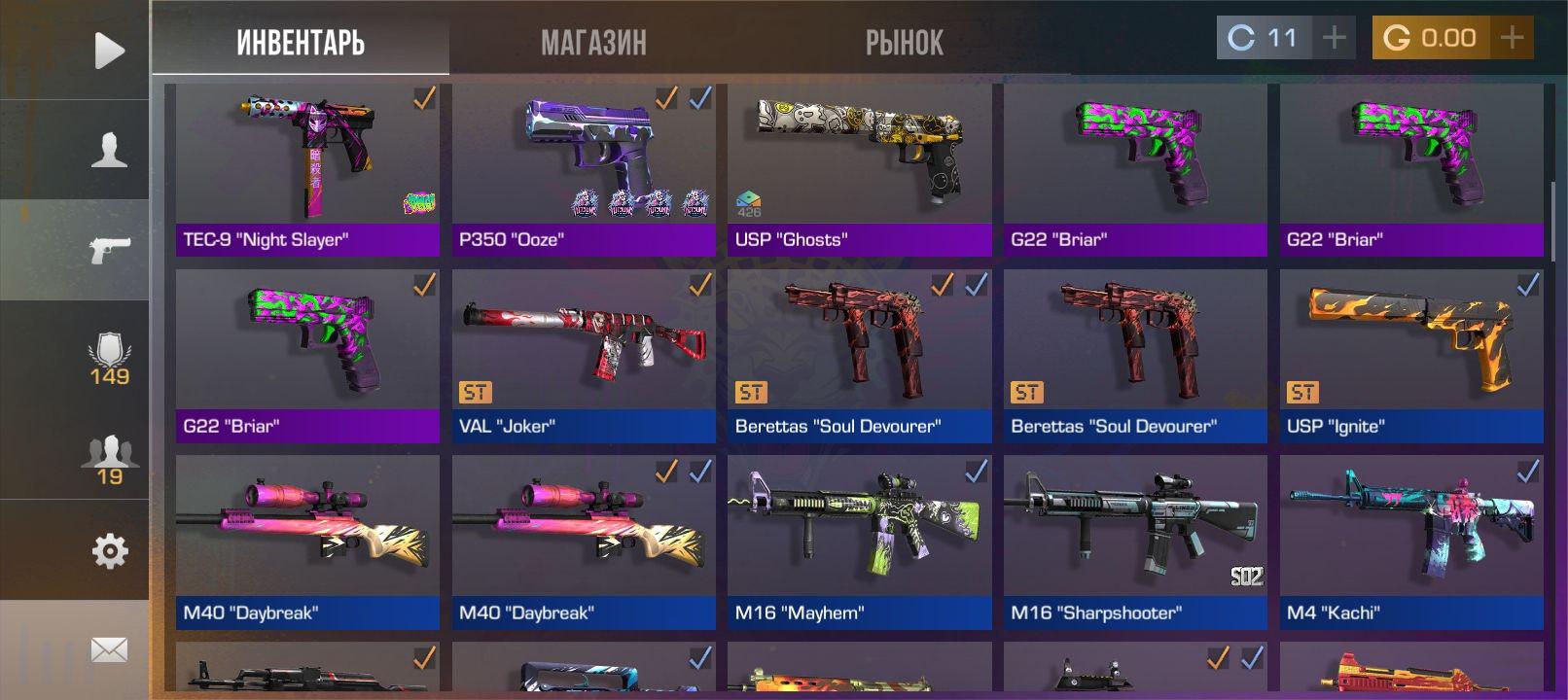Viewport: 1568px width, 700px height.
Task: Pick the M4 "Kachi" skin
Action: click(x=1411, y=542)
